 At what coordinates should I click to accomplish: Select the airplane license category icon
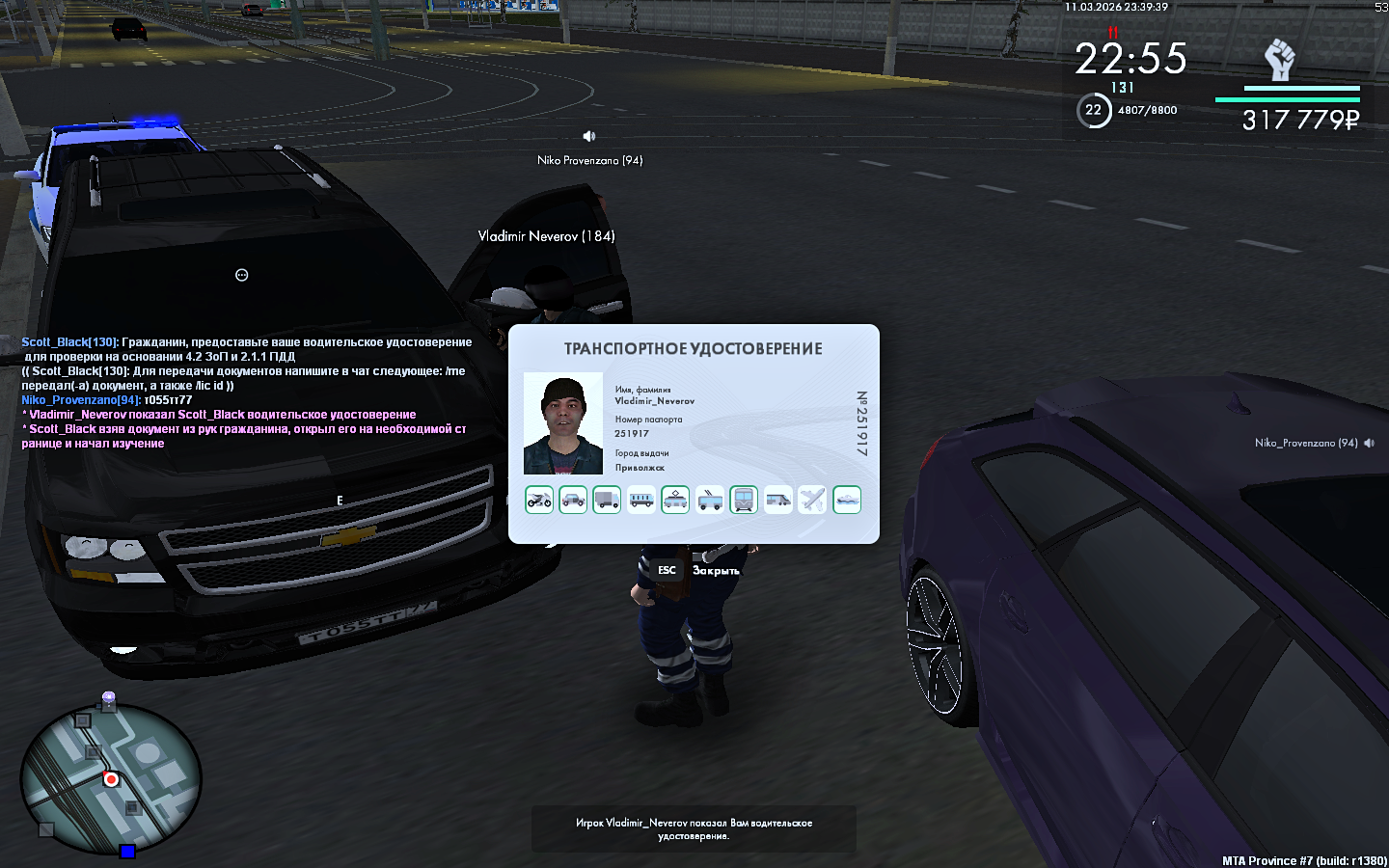pyautogui.click(x=812, y=500)
